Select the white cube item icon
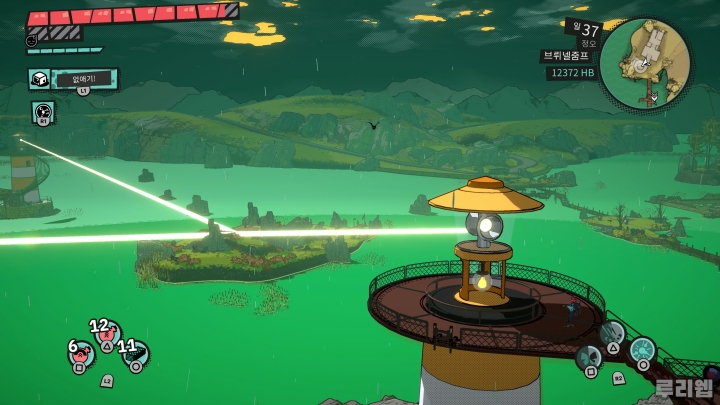The image size is (720, 405). pyautogui.click(x=40, y=80)
